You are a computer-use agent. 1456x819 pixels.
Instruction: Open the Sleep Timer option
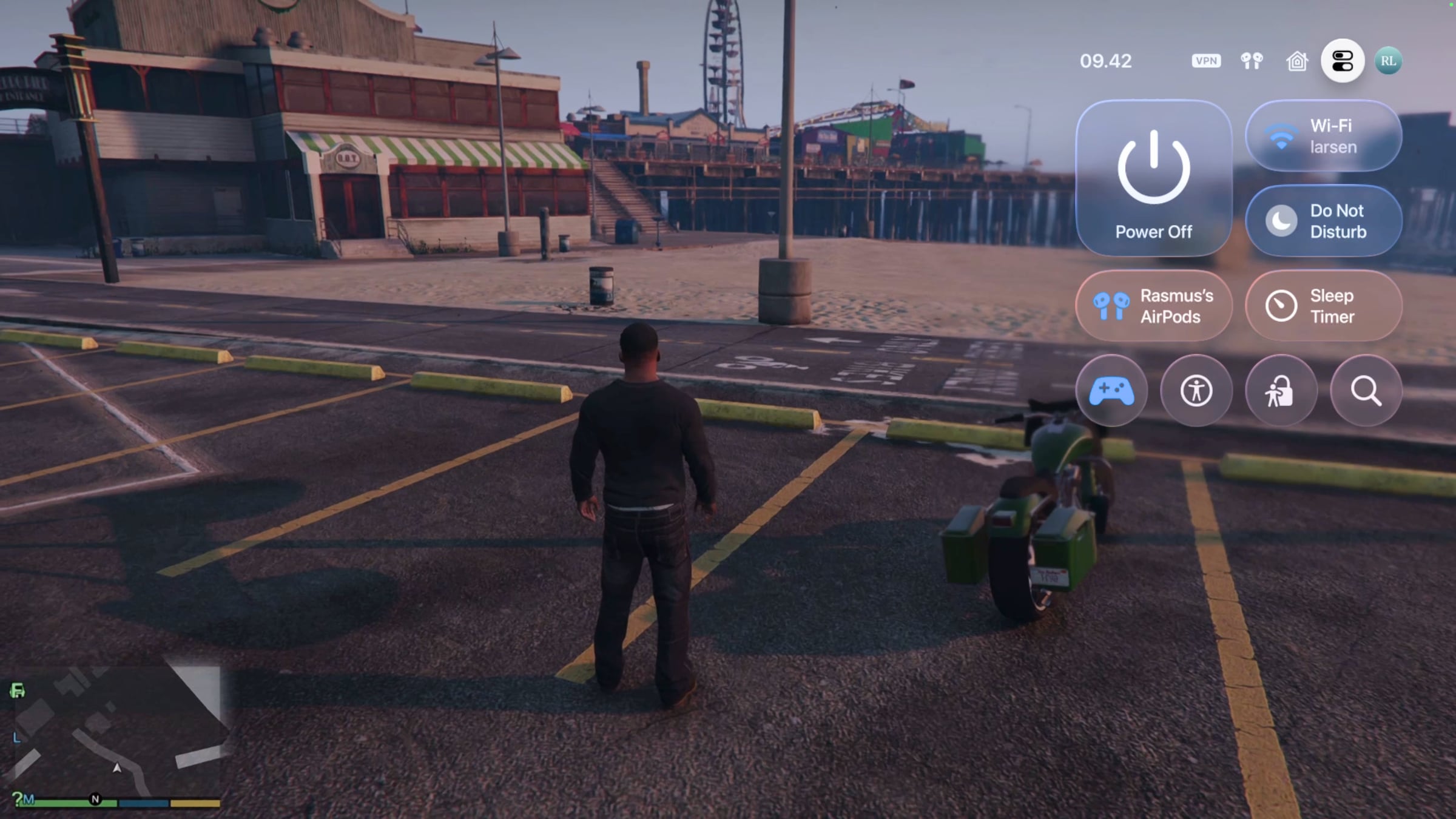point(1323,306)
